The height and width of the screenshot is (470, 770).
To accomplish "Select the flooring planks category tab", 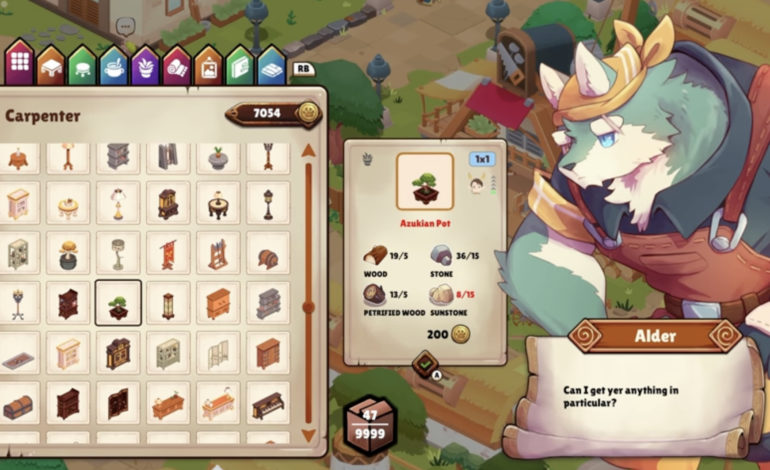I will tap(271, 67).
